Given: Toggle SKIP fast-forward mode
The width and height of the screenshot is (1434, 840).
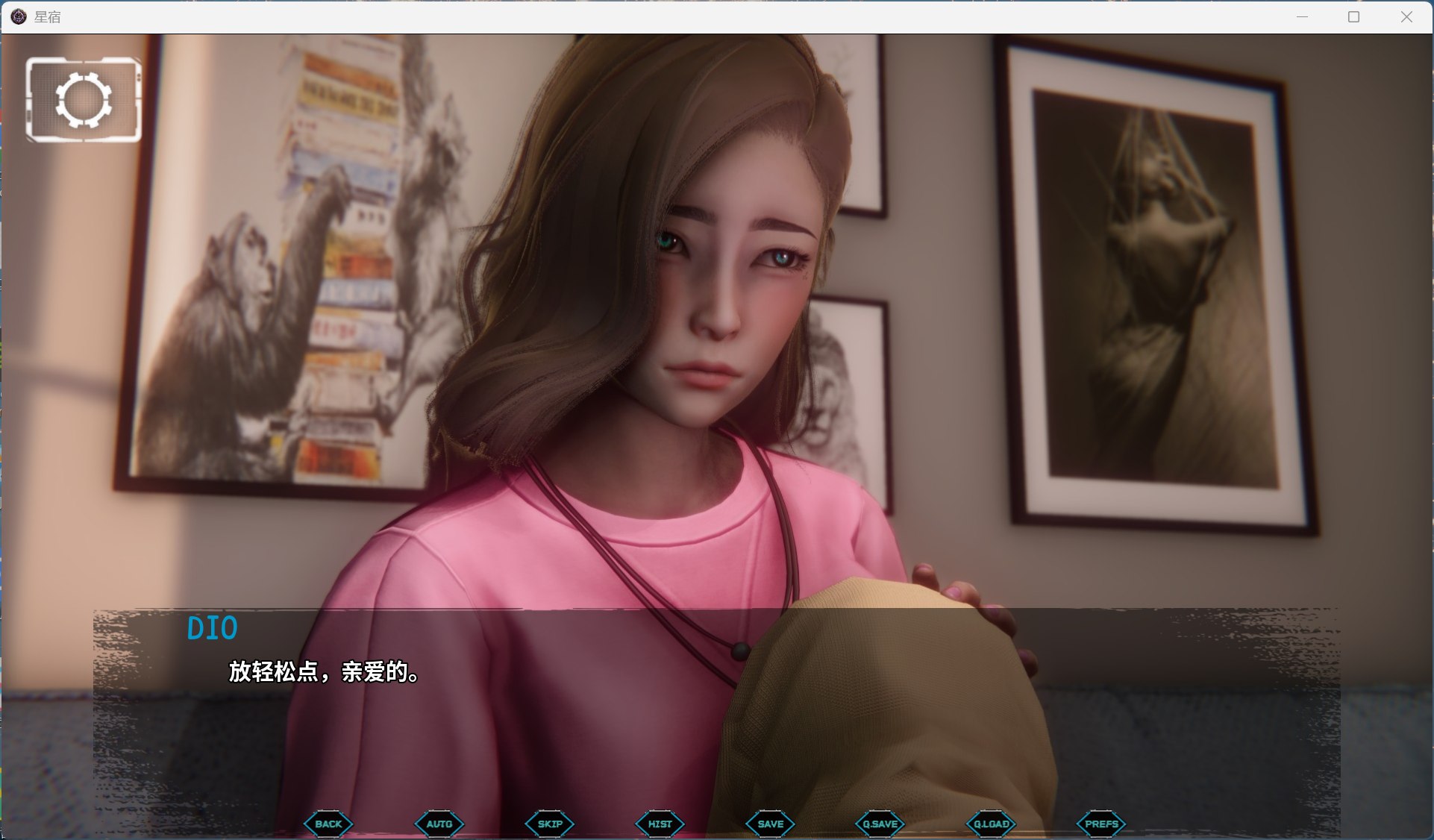Looking at the screenshot, I should 549,824.
